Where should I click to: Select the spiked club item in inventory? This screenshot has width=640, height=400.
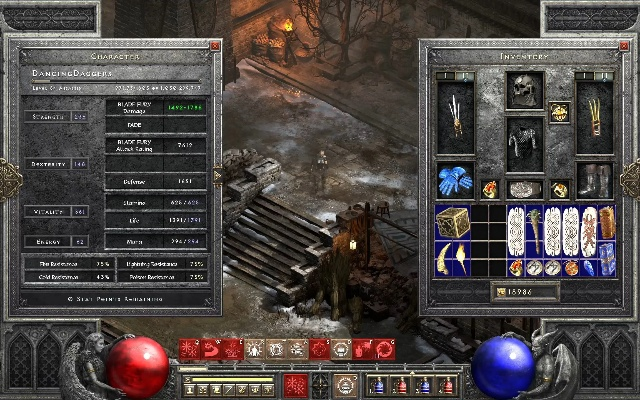point(534,231)
